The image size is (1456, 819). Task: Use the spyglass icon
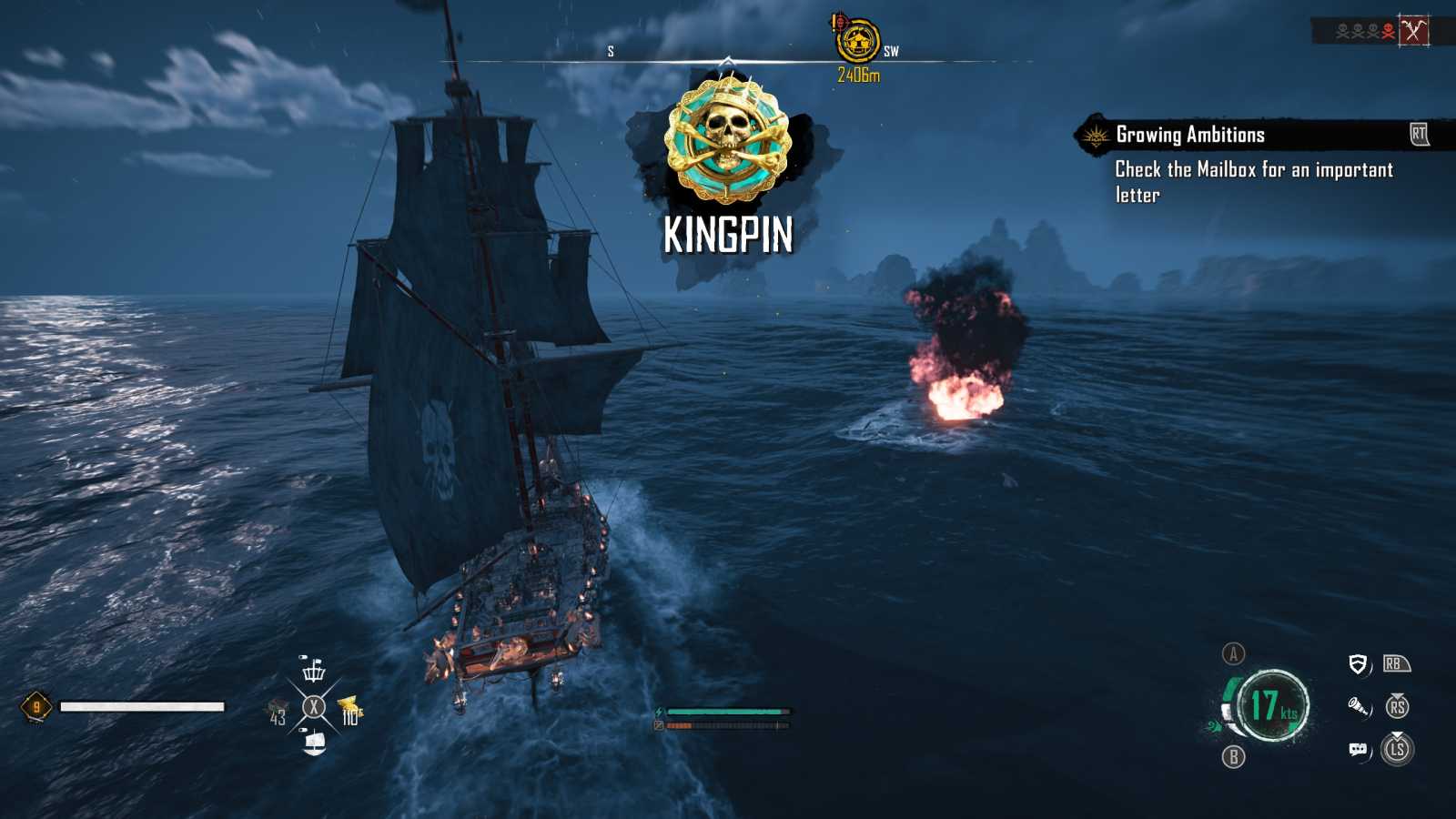coord(1358,706)
